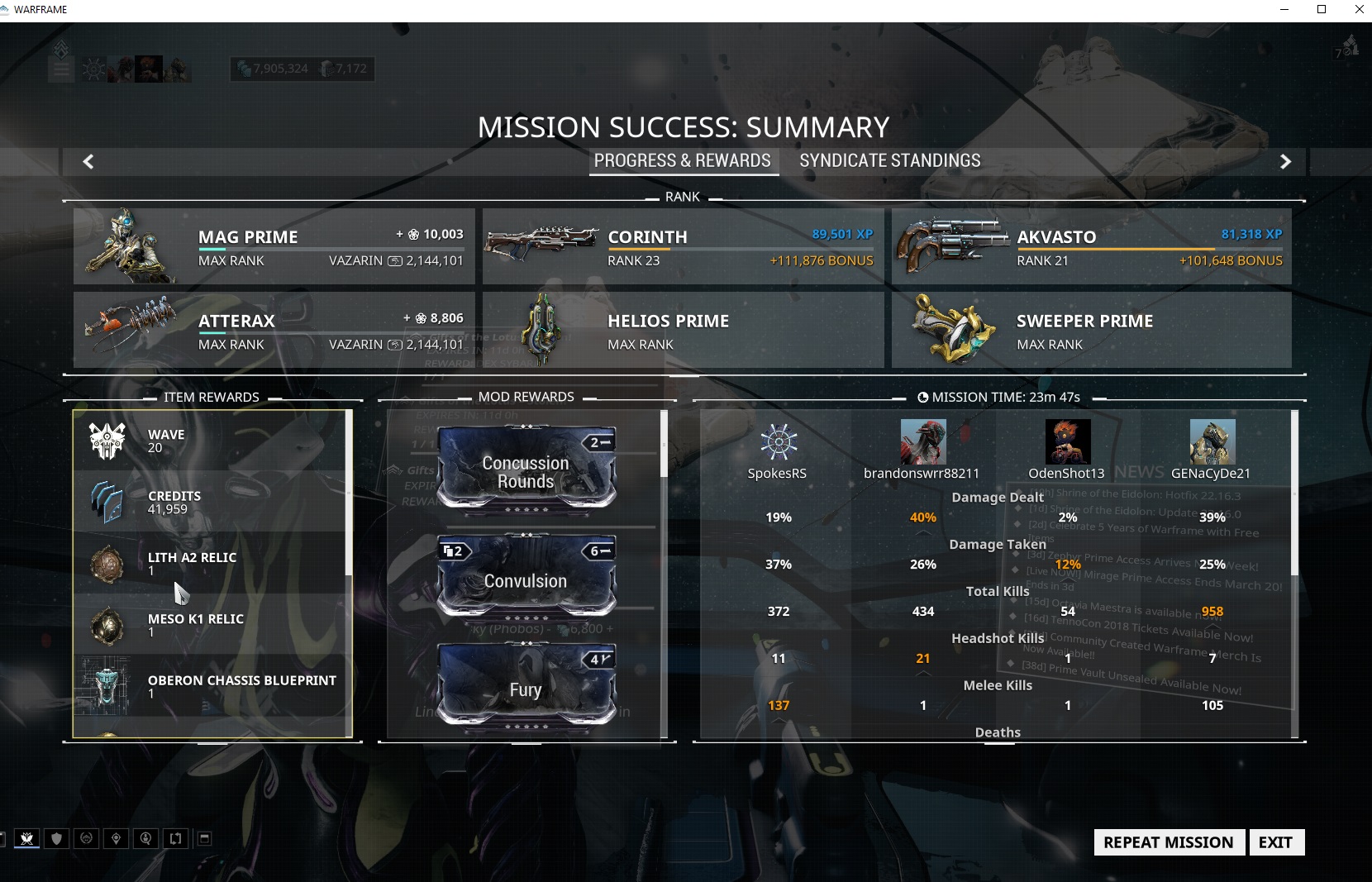The image size is (1372, 882).
Task: Select the Mag Prime rank card
Action: click(x=274, y=246)
